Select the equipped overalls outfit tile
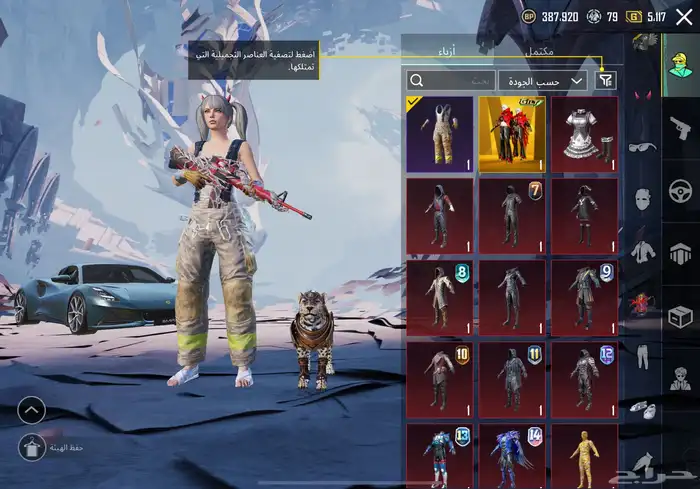Image resolution: width=700 pixels, height=489 pixels. 439,133
